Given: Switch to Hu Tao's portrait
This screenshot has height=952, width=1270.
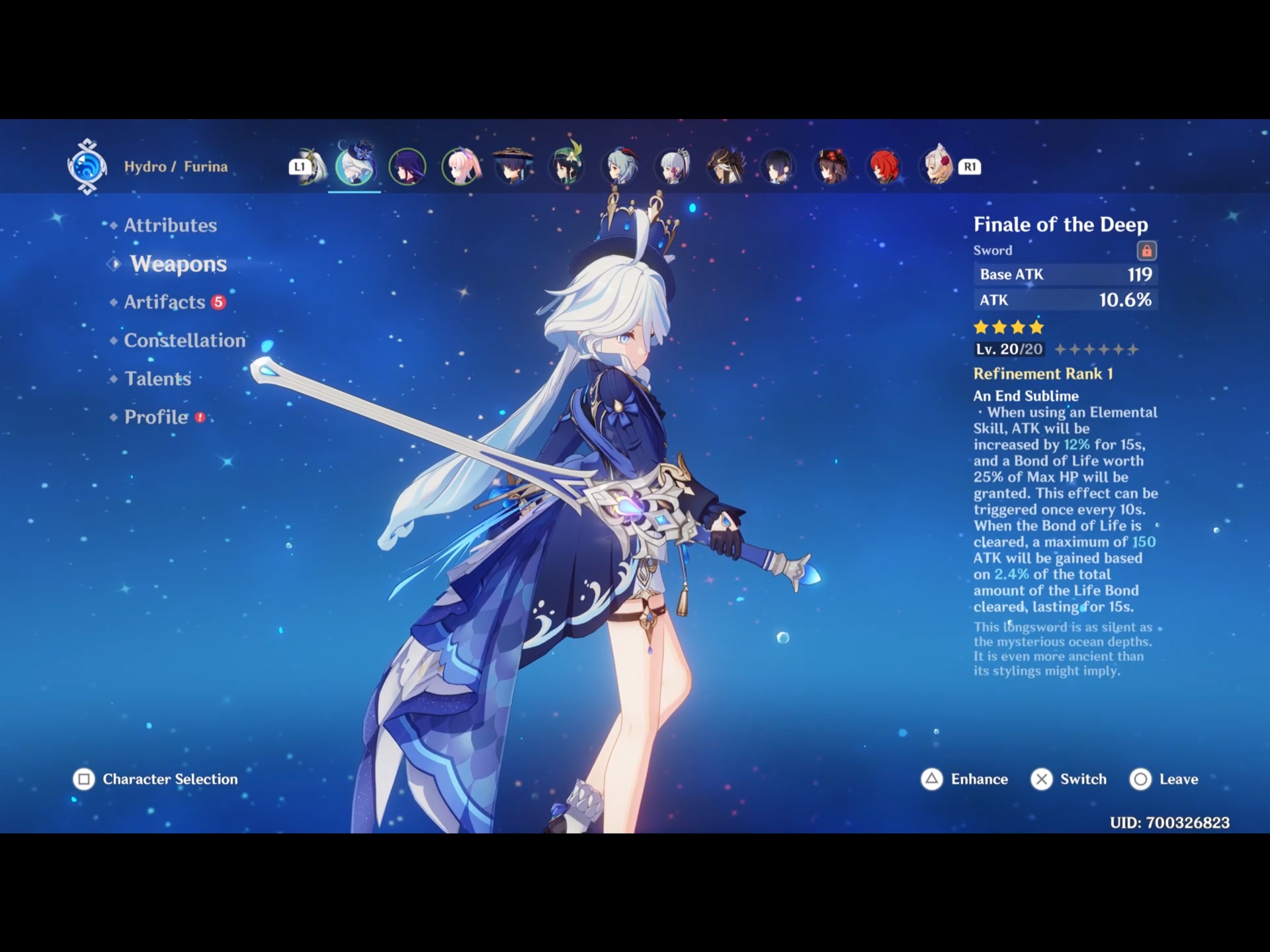Looking at the screenshot, I should tap(831, 167).
